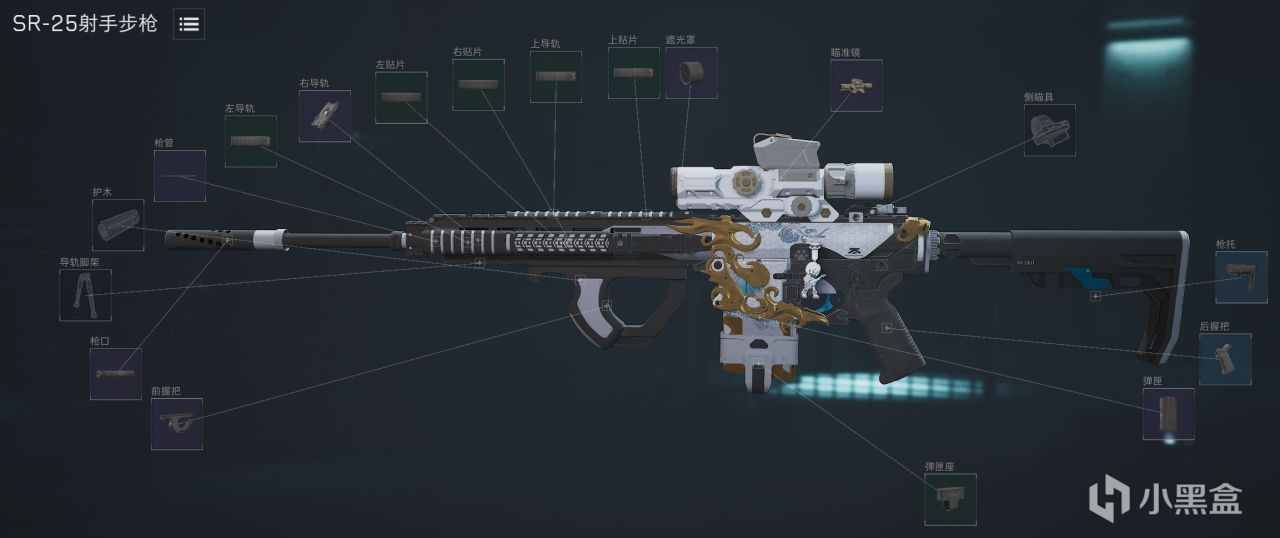
Task: Select the 瞄准镜 scope attachment slot
Action: coord(856,85)
